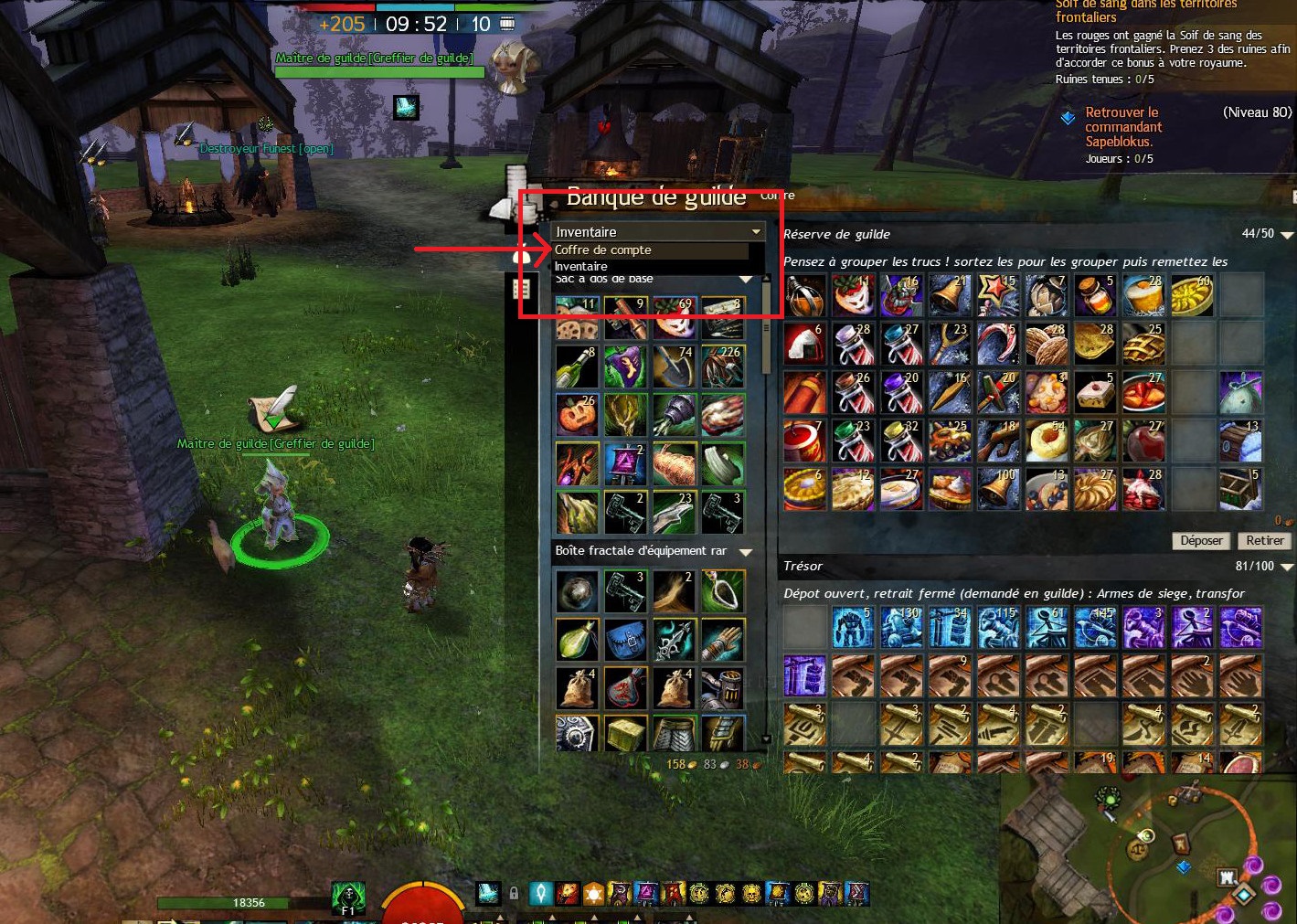Collapse the Réserve de guilde section
The width and height of the screenshot is (1297, 924).
pyautogui.click(x=1287, y=235)
